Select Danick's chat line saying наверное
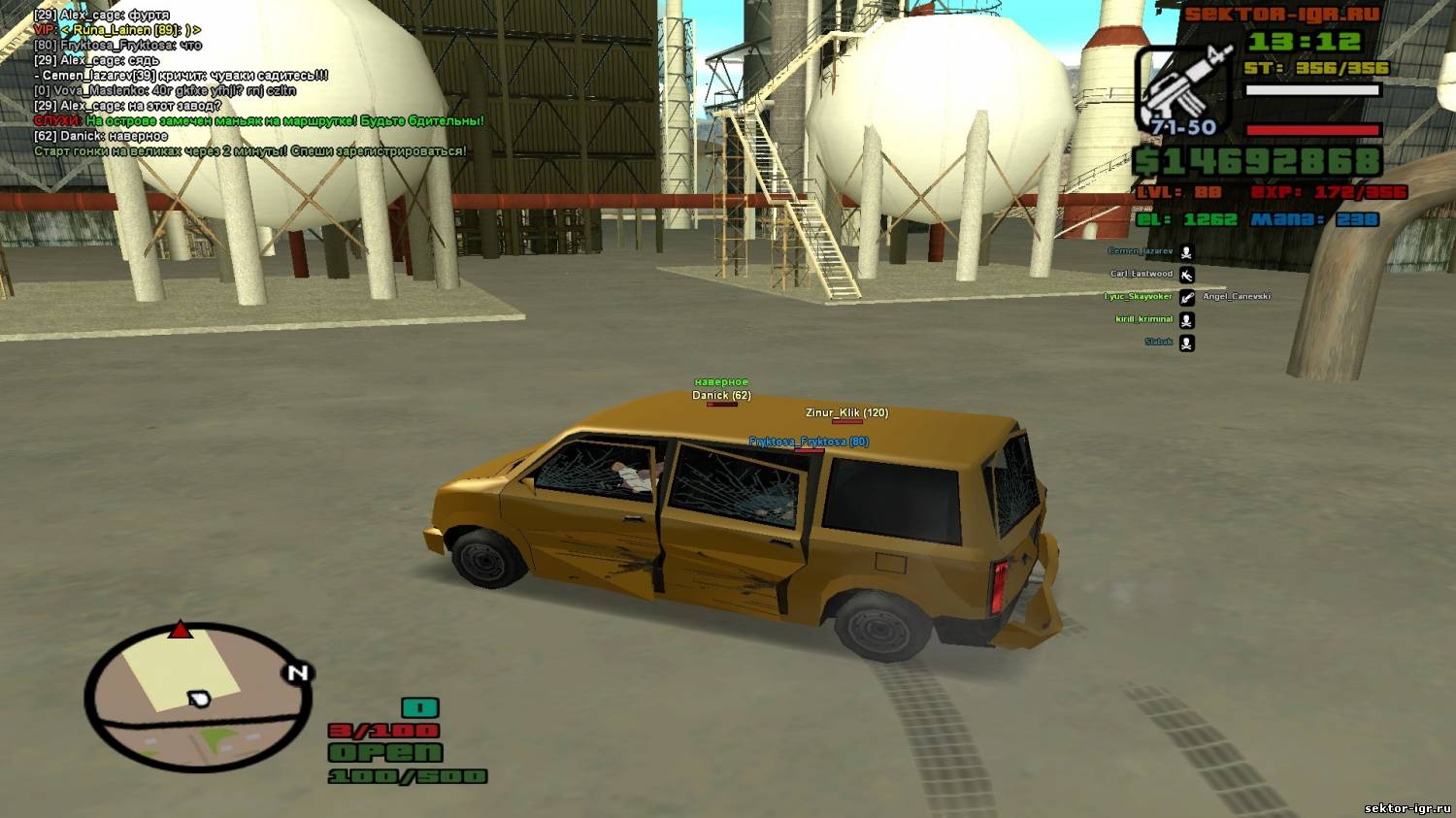The height and width of the screenshot is (818, 1456). [x=101, y=137]
